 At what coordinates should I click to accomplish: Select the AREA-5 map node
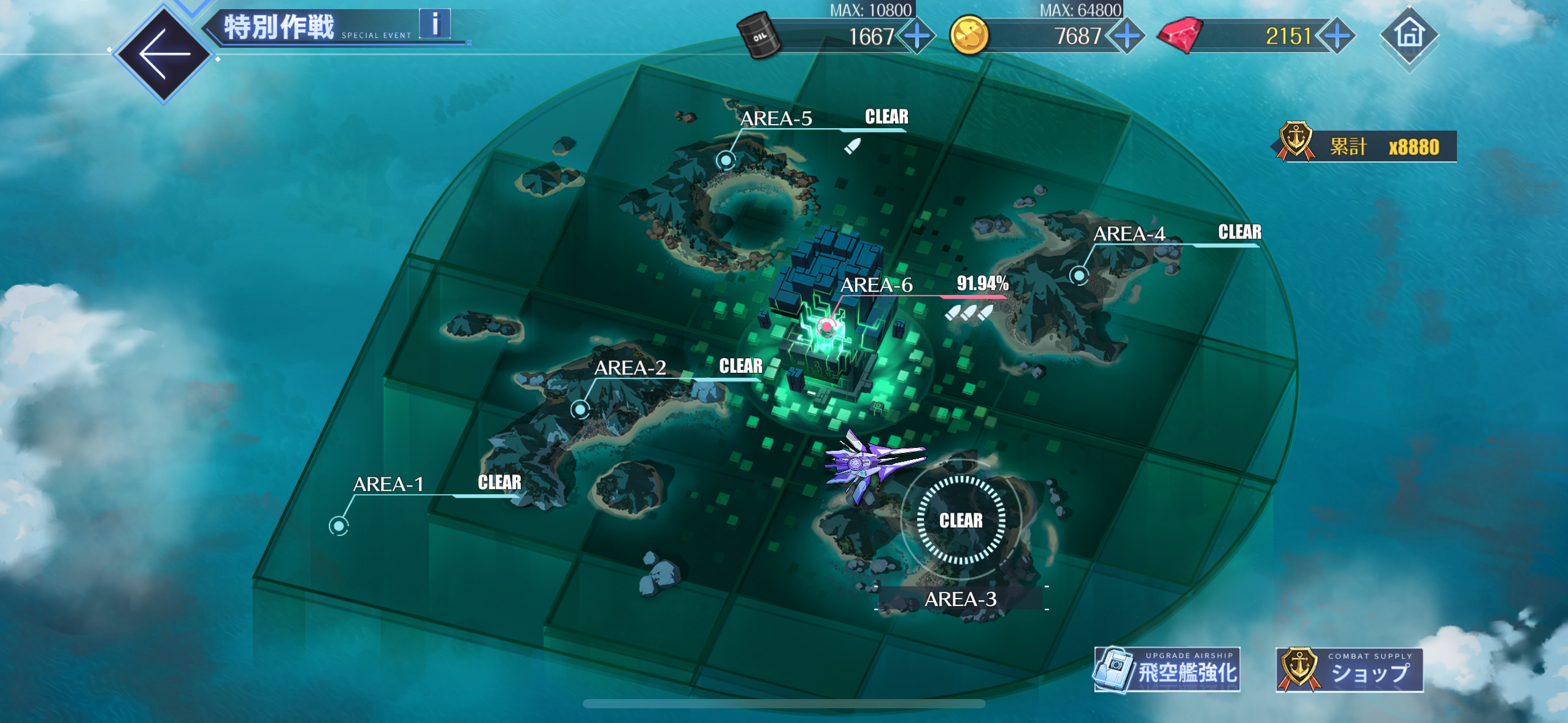click(726, 160)
